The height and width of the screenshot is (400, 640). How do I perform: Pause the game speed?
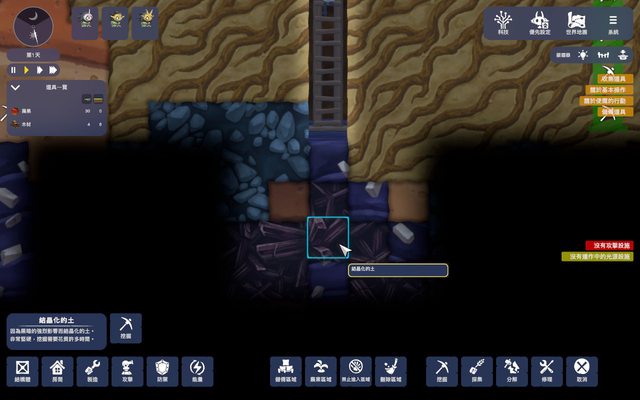point(14,70)
